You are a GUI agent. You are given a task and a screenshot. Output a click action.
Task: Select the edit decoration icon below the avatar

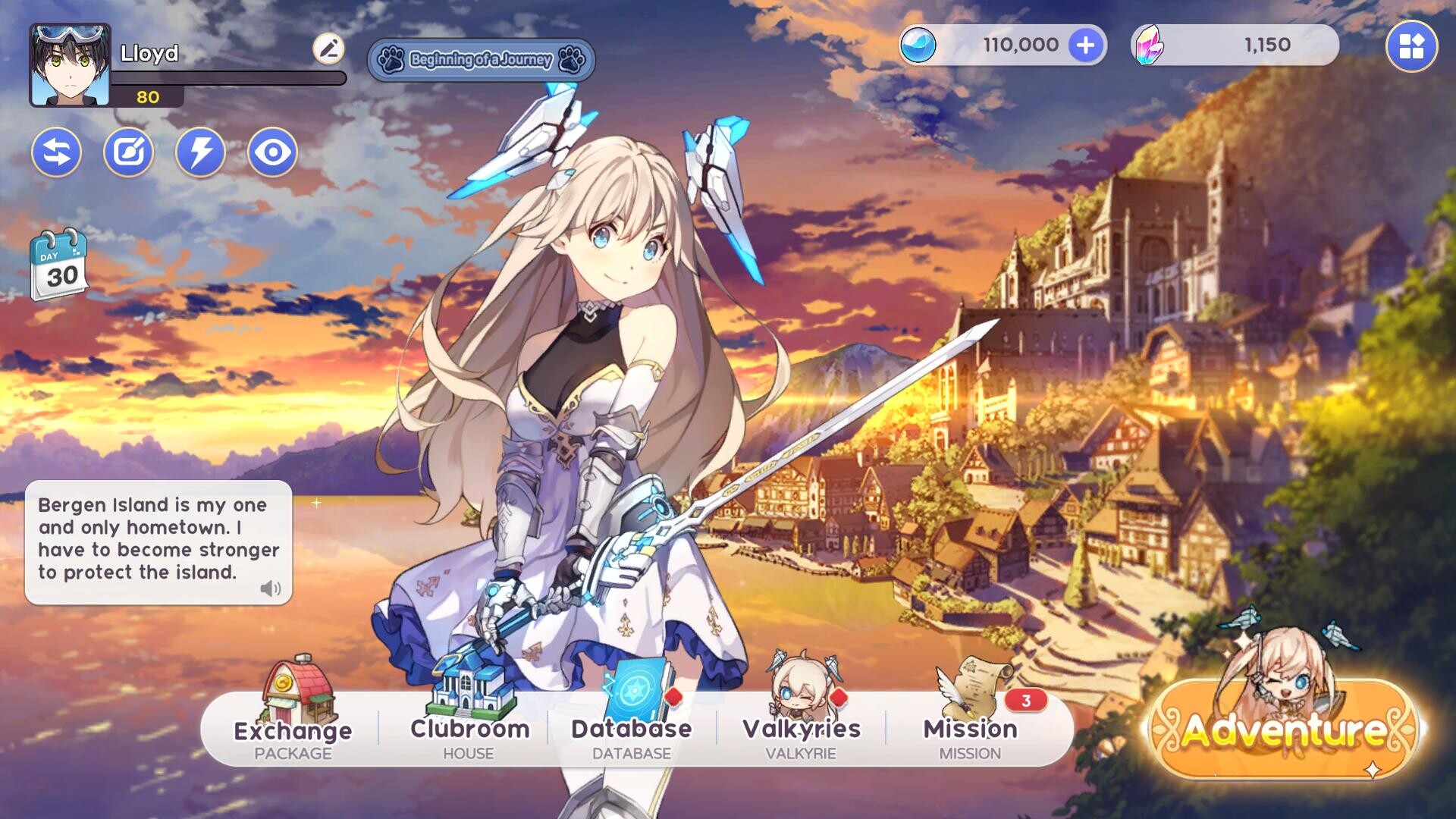point(127,152)
